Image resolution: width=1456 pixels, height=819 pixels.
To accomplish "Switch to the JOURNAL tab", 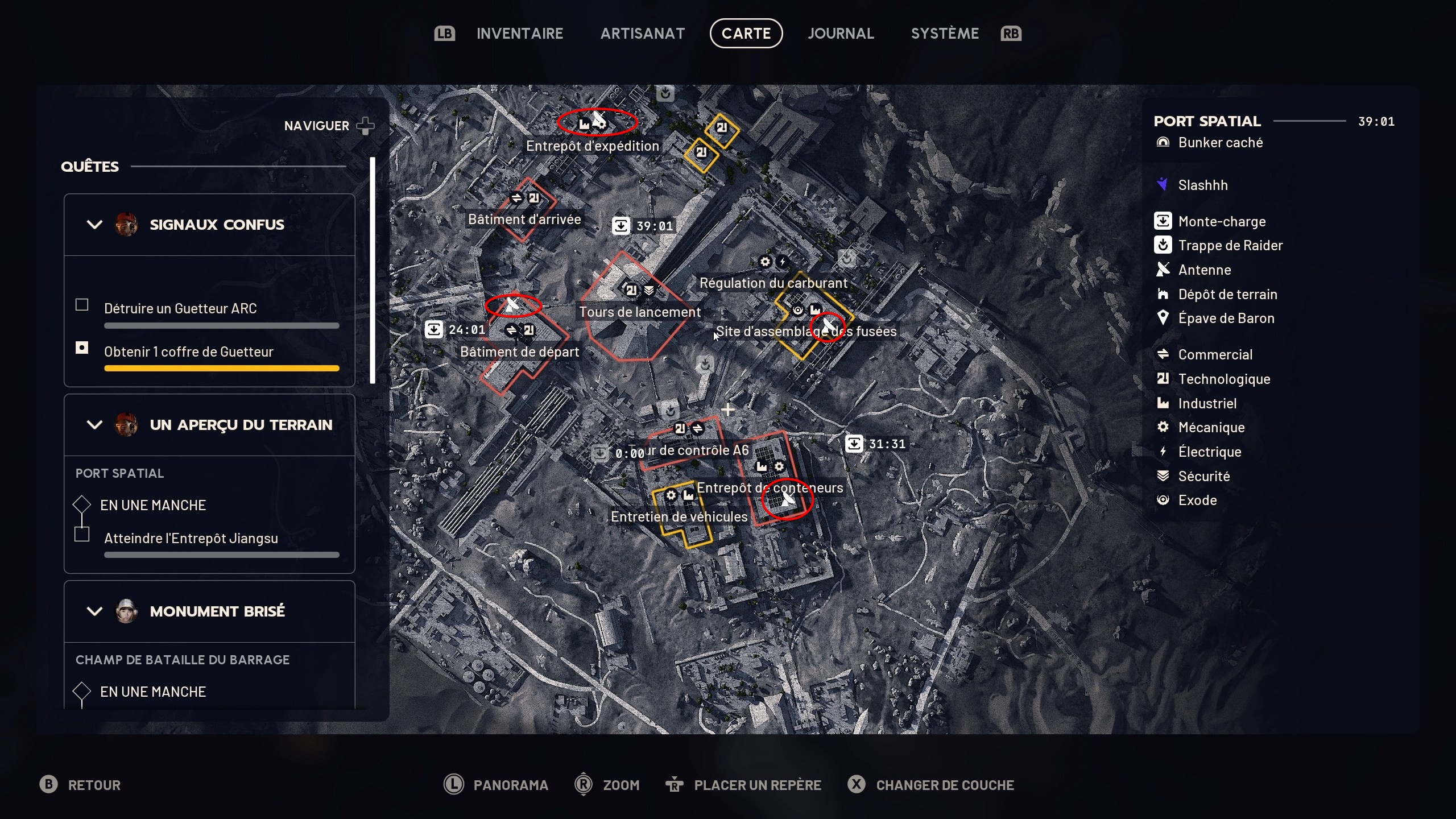I will coord(841,33).
